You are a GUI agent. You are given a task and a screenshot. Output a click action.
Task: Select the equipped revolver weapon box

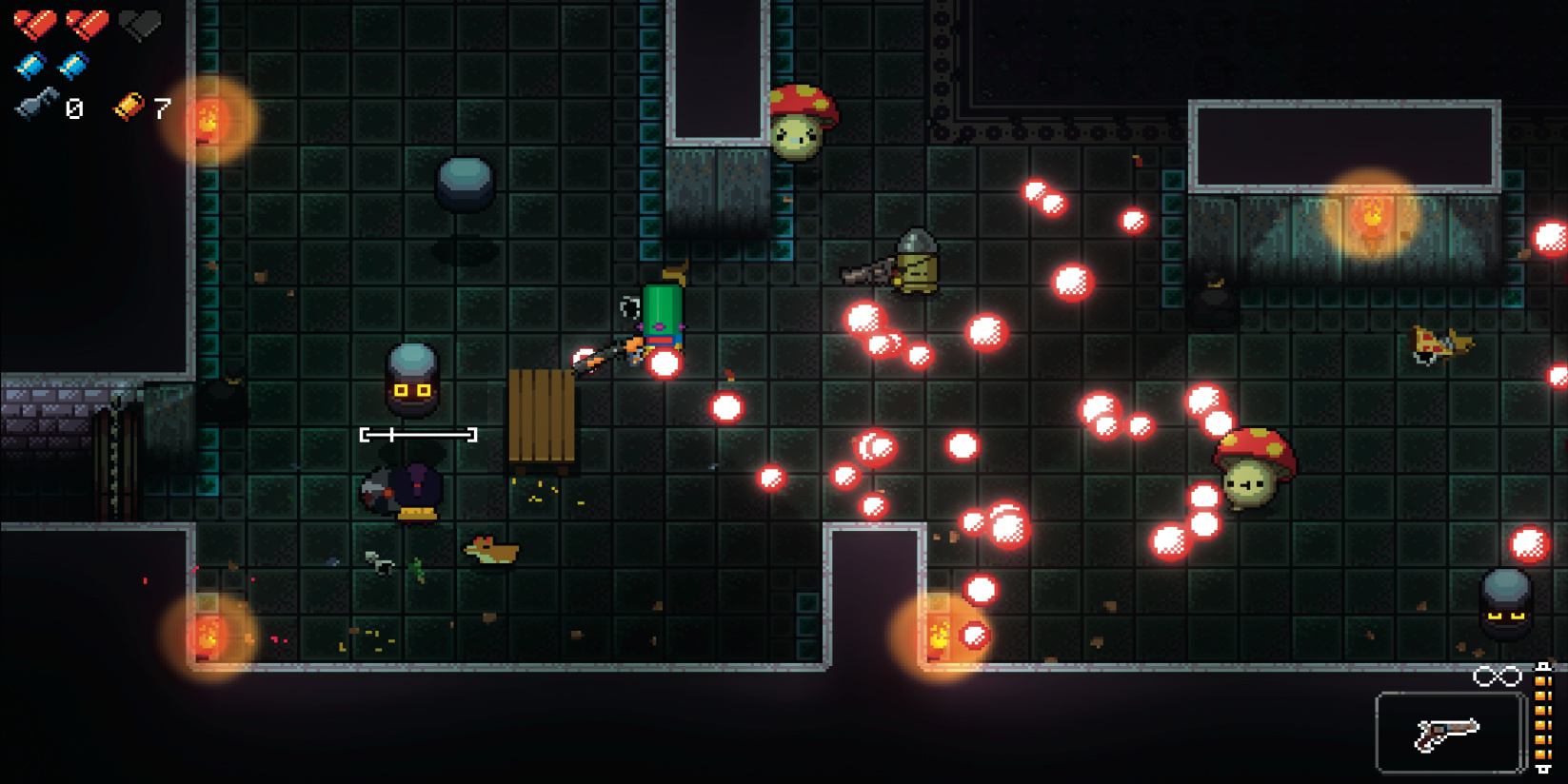[x=1448, y=733]
